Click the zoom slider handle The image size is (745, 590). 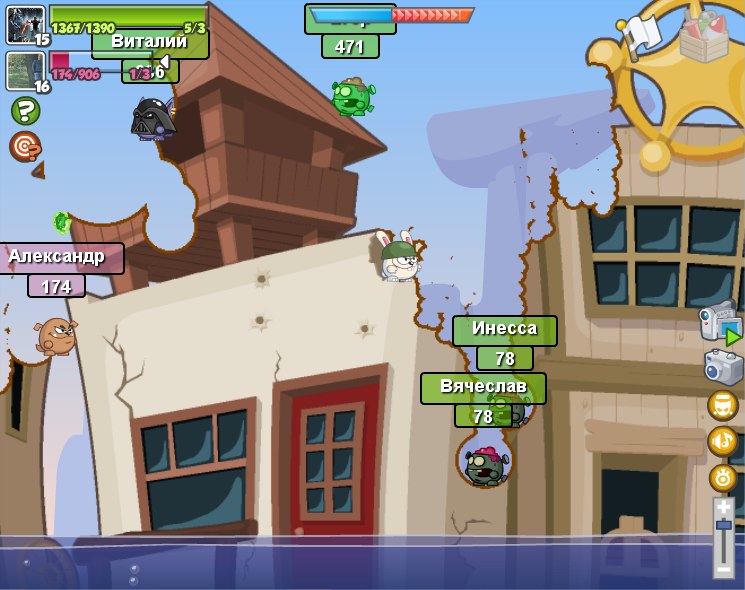click(723, 525)
